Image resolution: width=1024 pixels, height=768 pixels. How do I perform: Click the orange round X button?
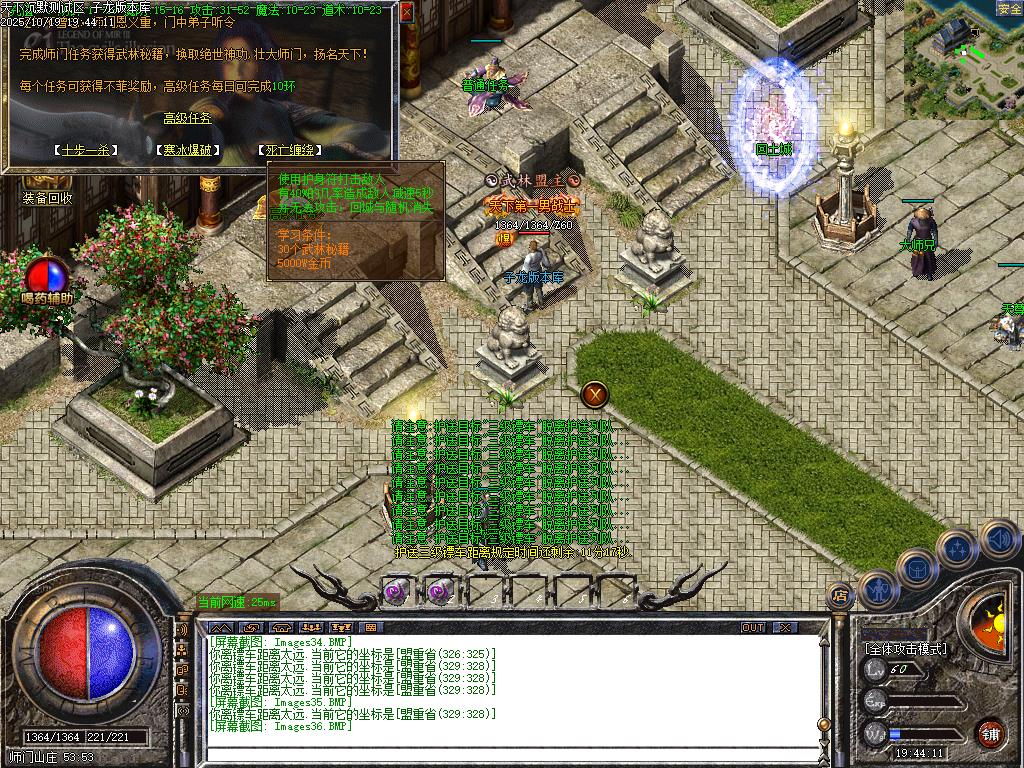[x=596, y=394]
